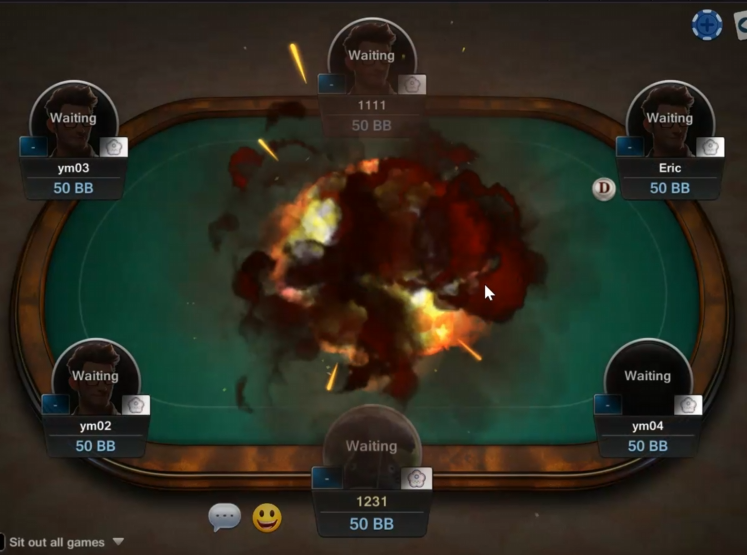The width and height of the screenshot is (747, 555).
Task: Select player ym03's seat avatar
Action: point(73,120)
